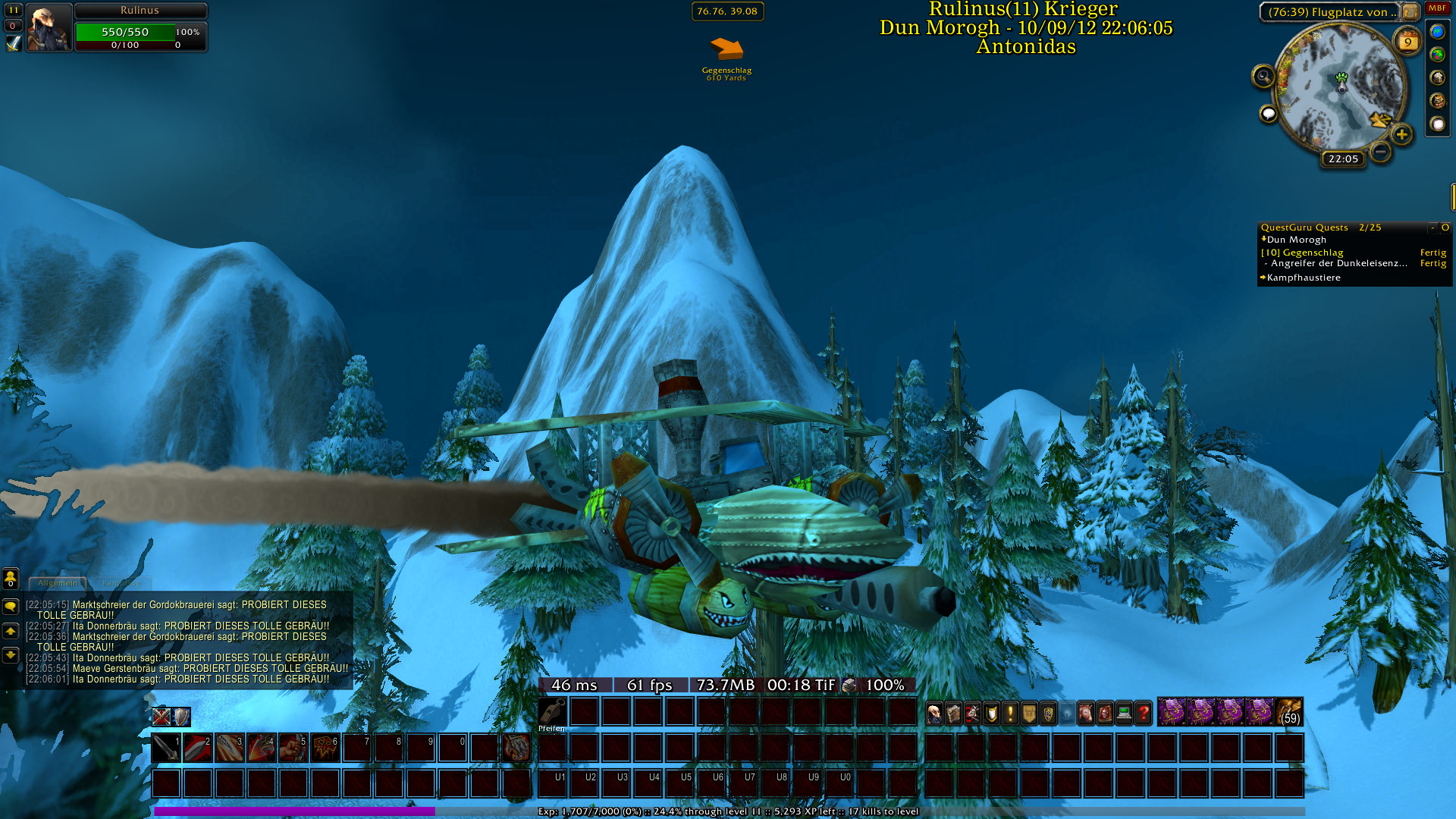This screenshot has width=1456, height=819.
Task: Open the quest log exclamation mark button
Action: pos(1010,713)
